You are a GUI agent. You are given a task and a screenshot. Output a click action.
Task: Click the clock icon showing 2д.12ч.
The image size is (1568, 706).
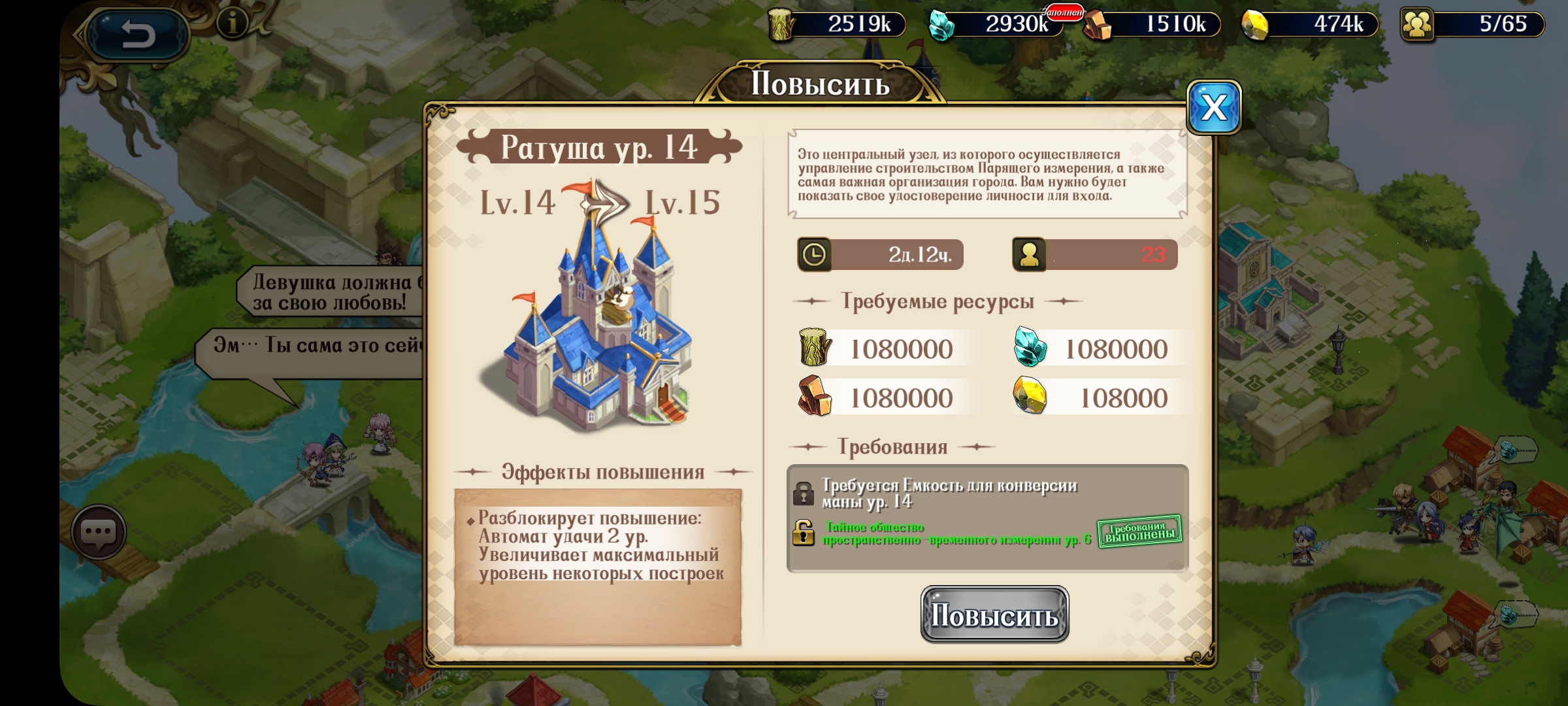(x=815, y=254)
